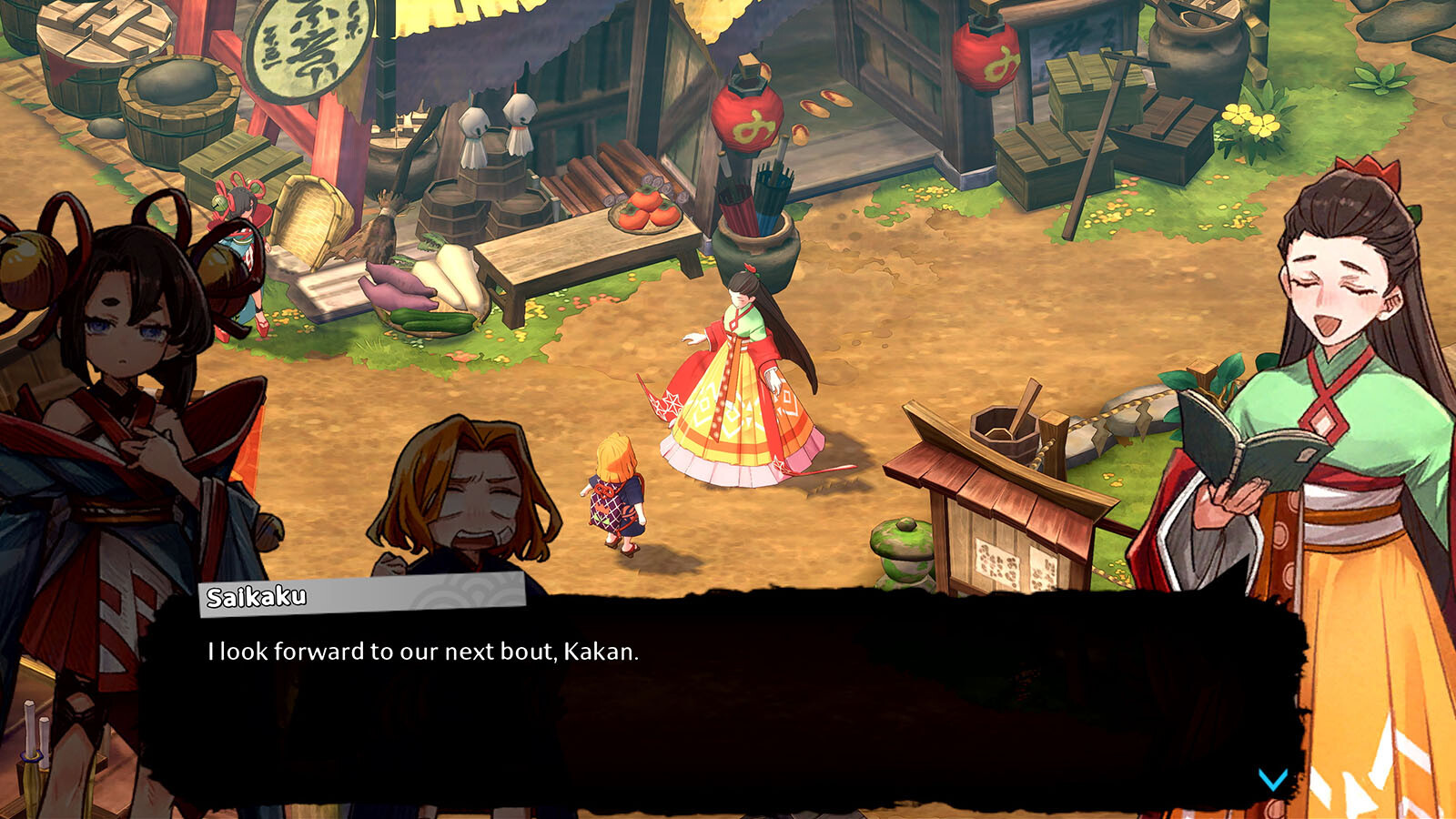Advance dialogue with the blue arrow
The width and height of the screenshot is (1456, 819).
[x=1272, y=779]
